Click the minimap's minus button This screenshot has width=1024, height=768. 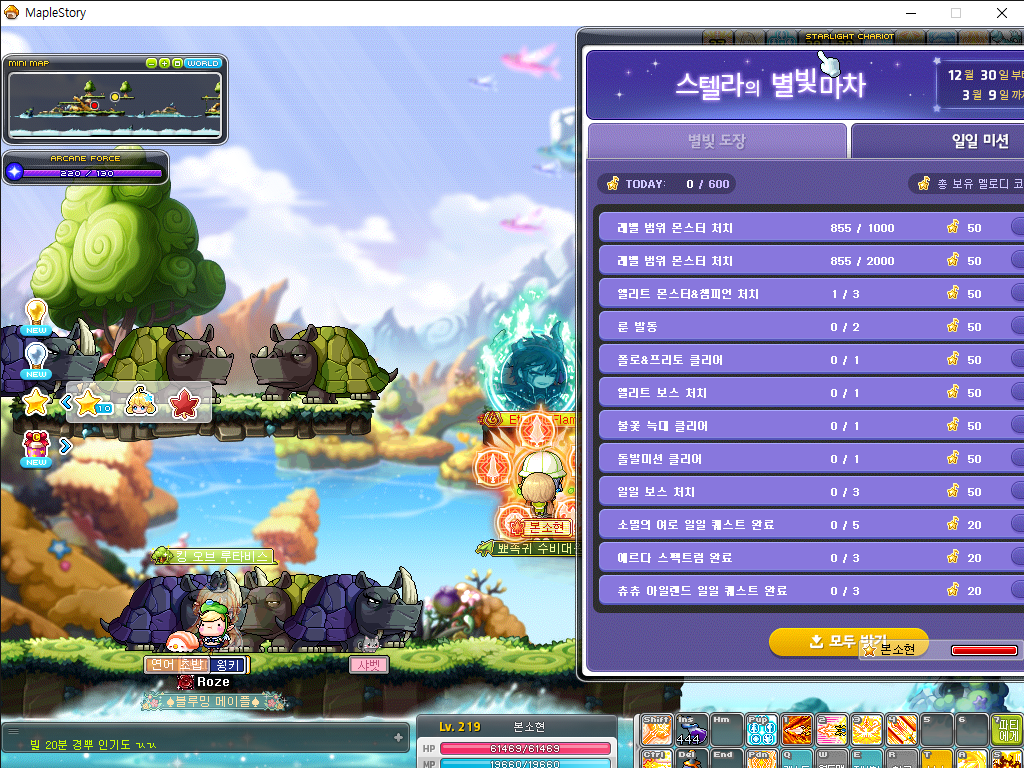coord(151,63)
